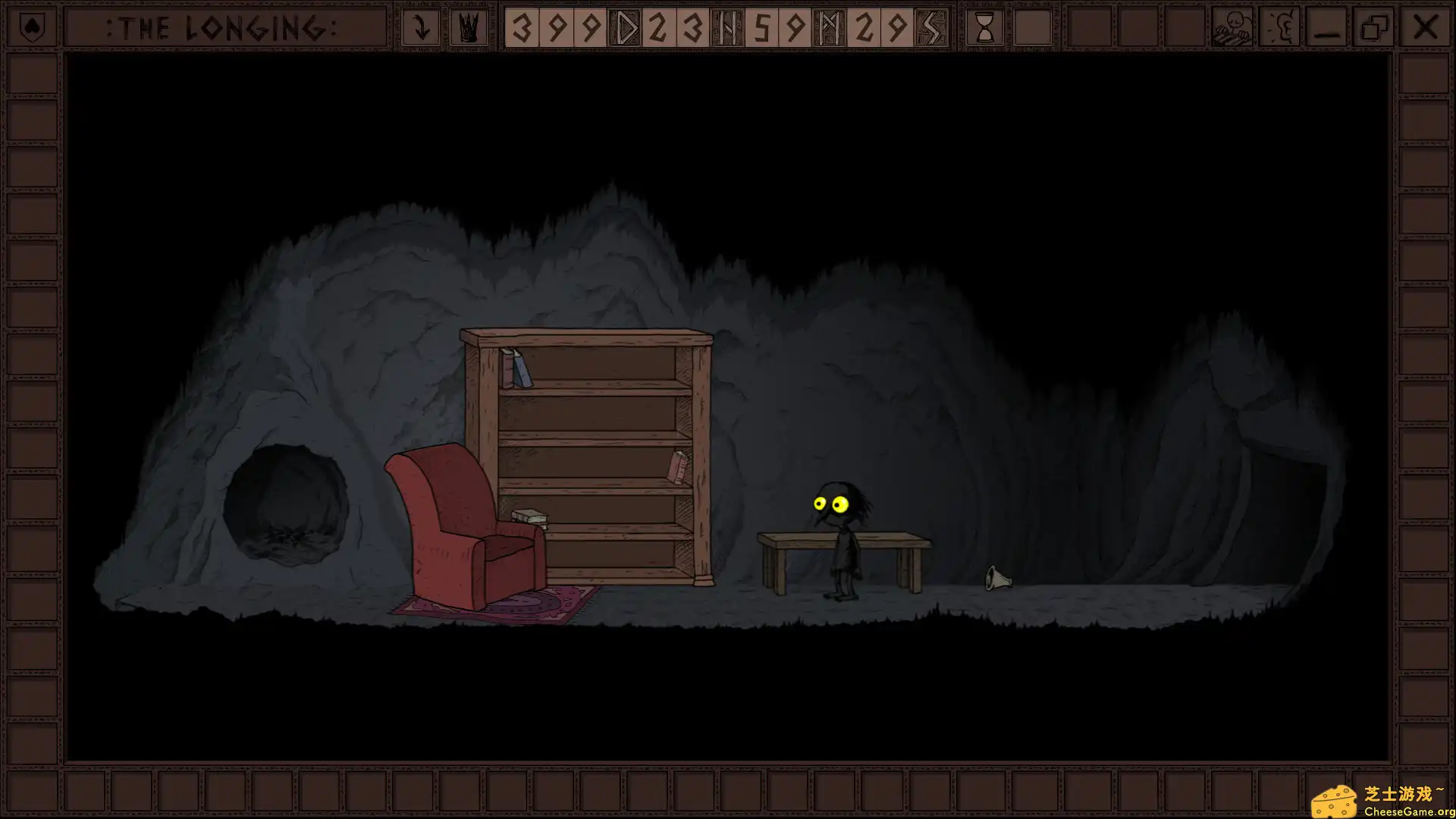Click the shield emblem icon

(31, 28)
